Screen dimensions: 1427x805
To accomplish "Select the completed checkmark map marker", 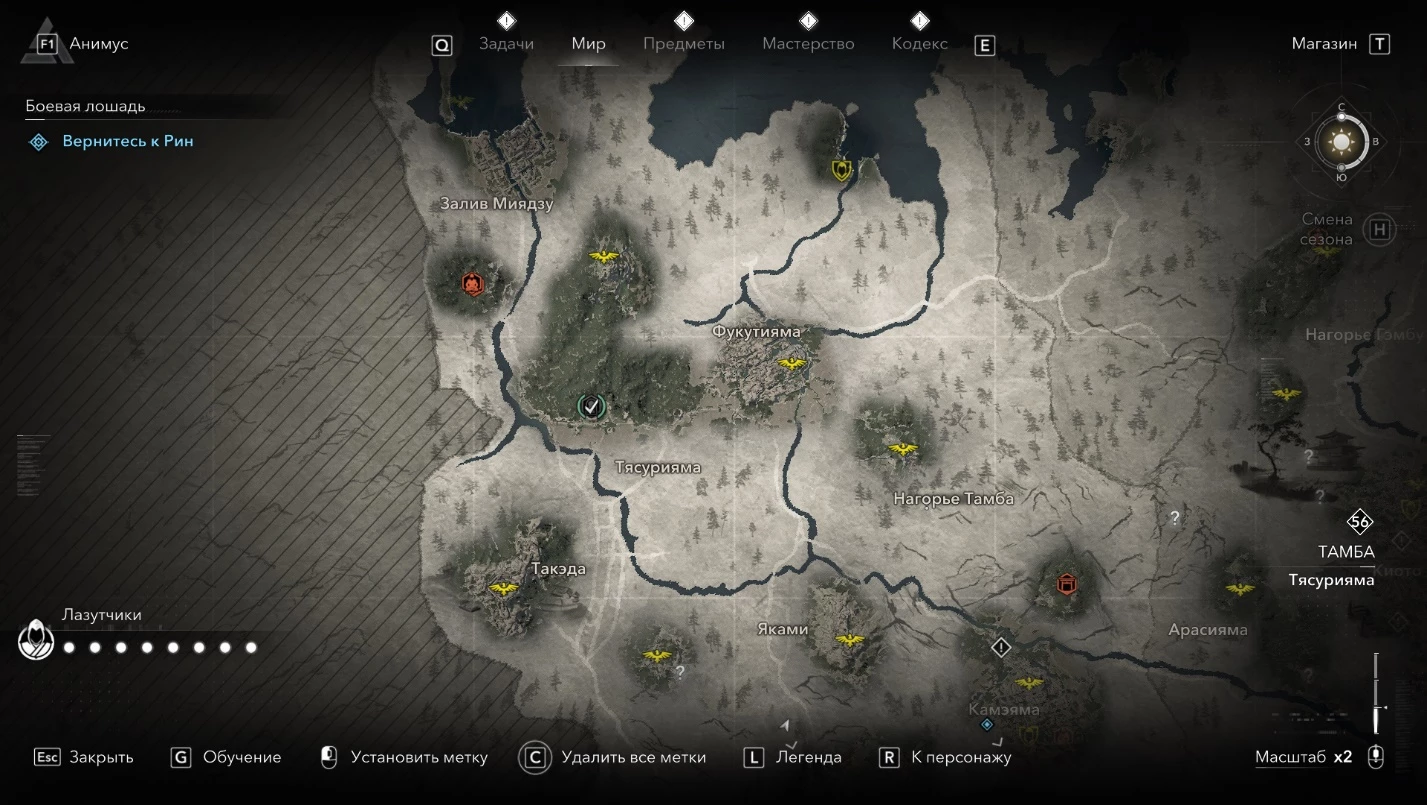I will [x=591, y=405].
